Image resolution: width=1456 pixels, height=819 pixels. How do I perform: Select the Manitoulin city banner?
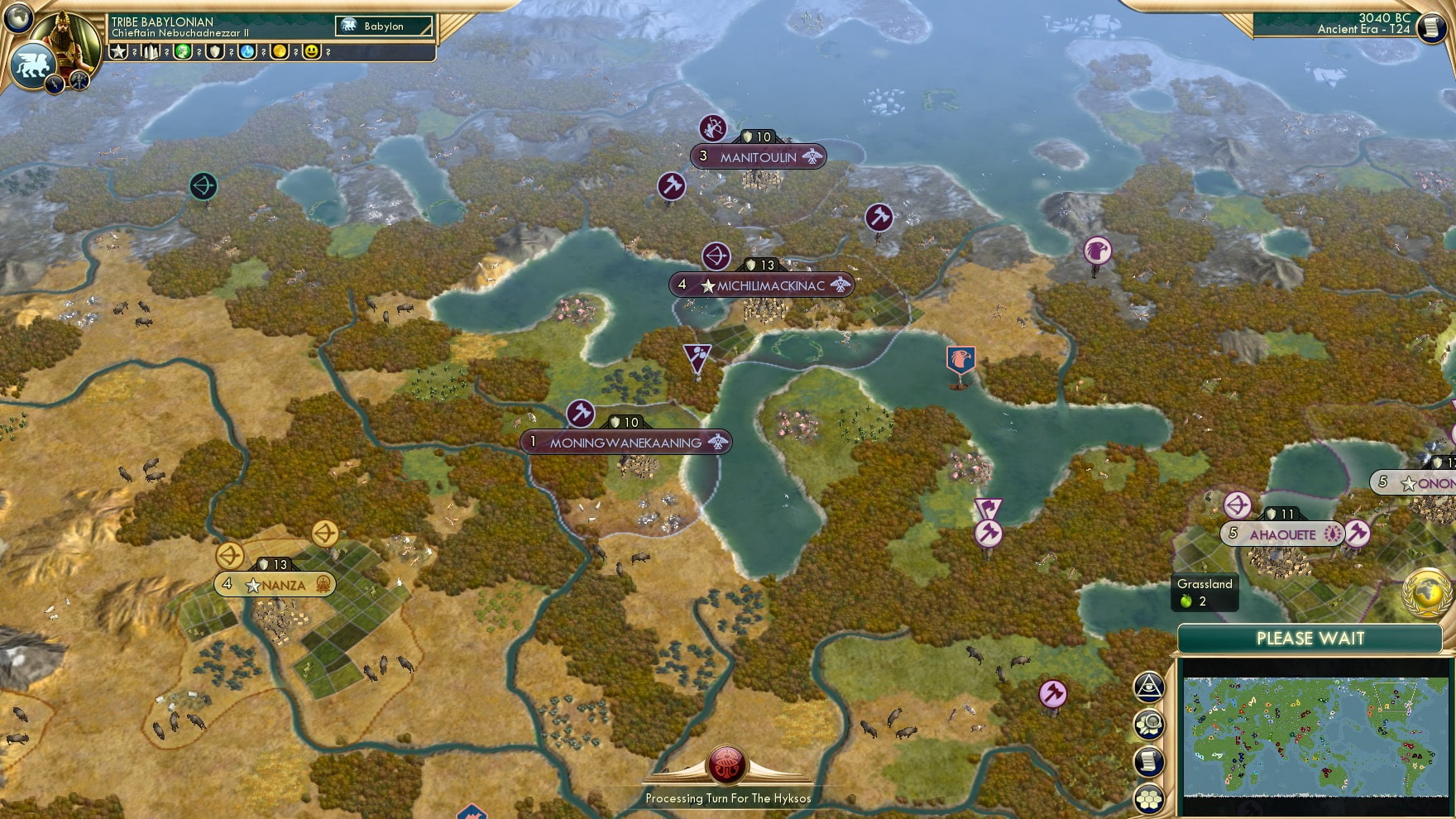[x=759, y=154]
